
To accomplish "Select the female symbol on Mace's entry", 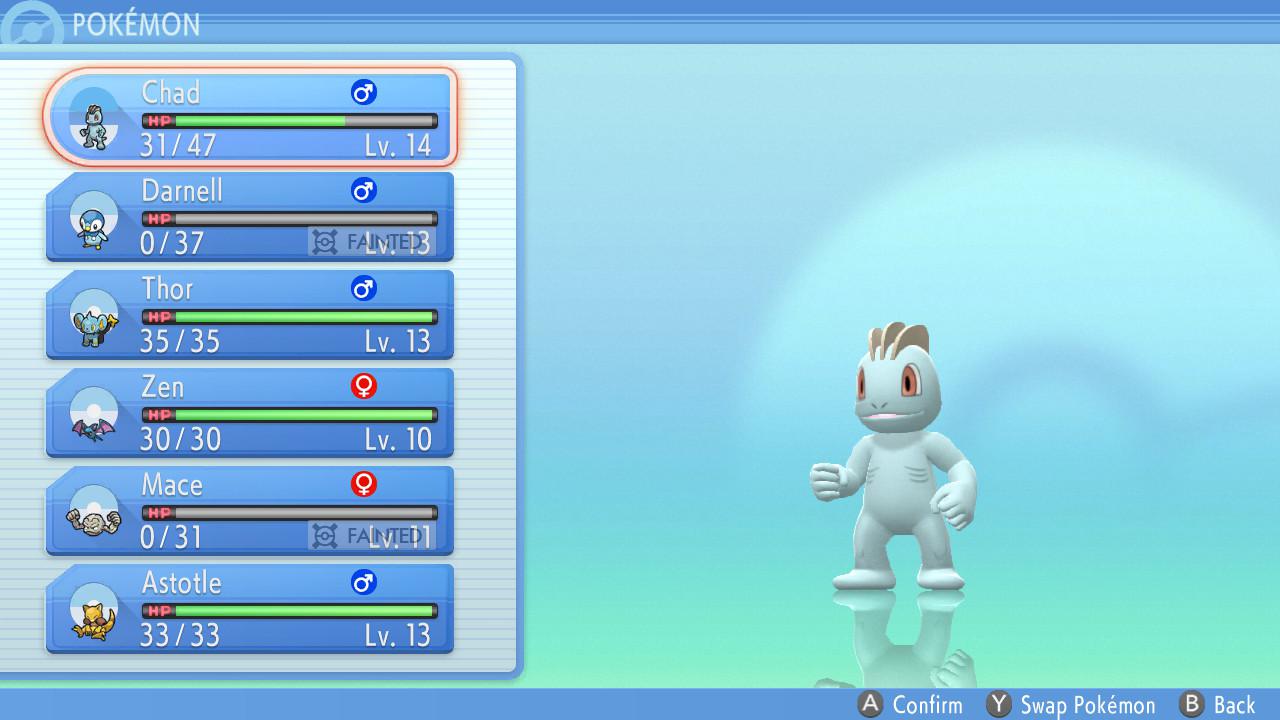I will 362,484.
